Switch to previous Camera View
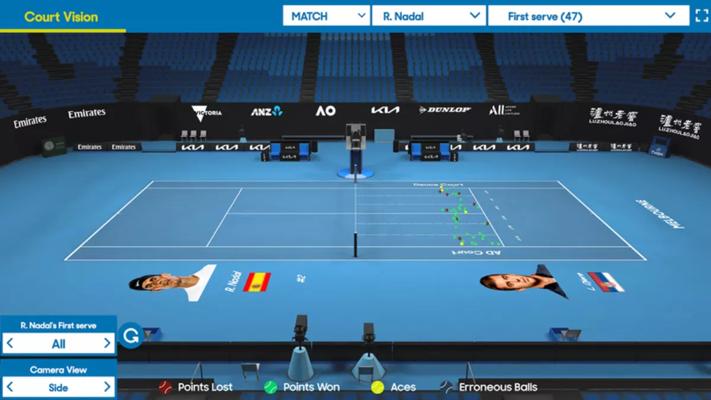The width and height of the screenshot is (711, 400). (9, 387)
